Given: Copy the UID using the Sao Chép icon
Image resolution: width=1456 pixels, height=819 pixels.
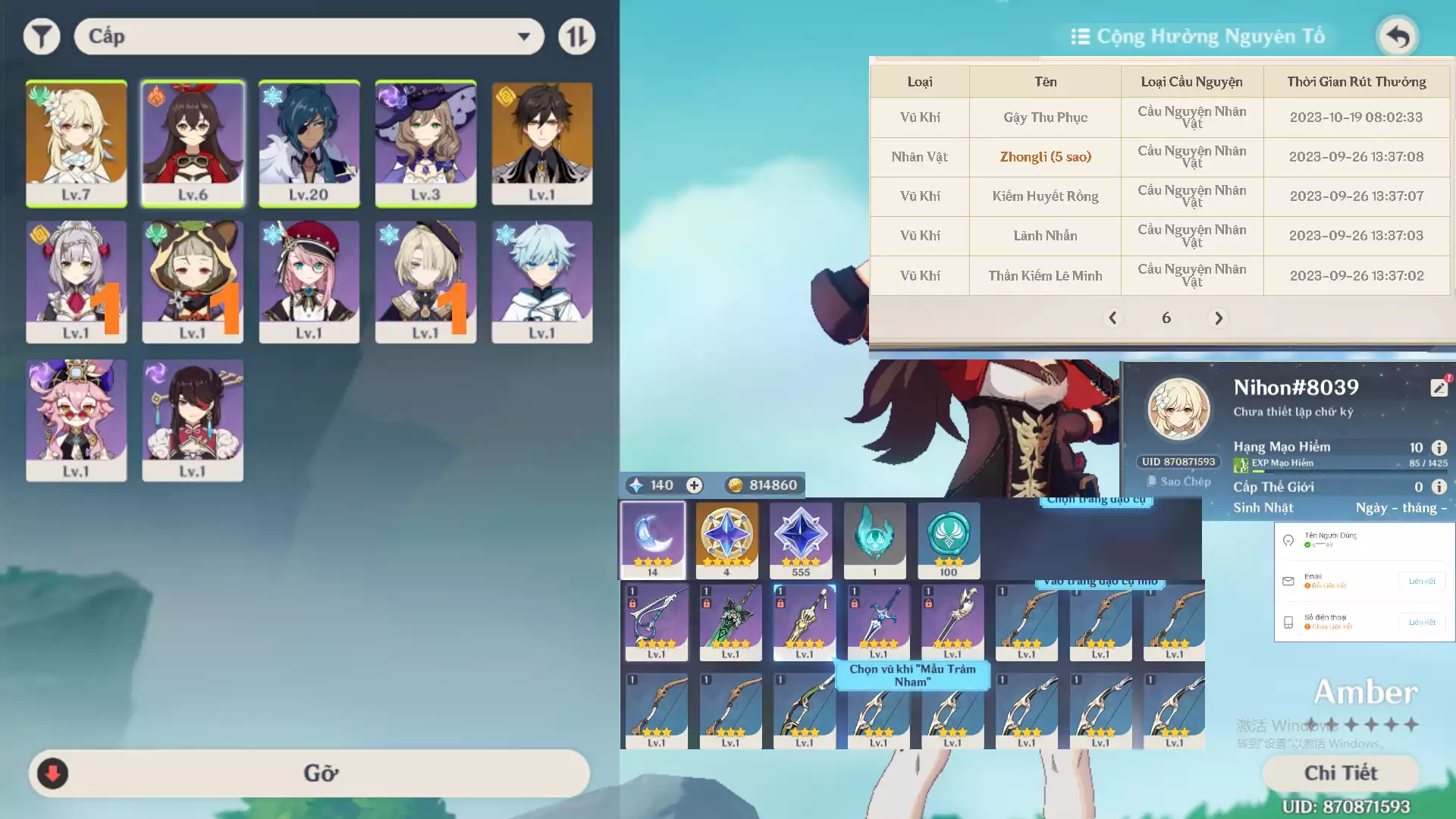Looking at the screenshot, I should [x=1152, y=481].
